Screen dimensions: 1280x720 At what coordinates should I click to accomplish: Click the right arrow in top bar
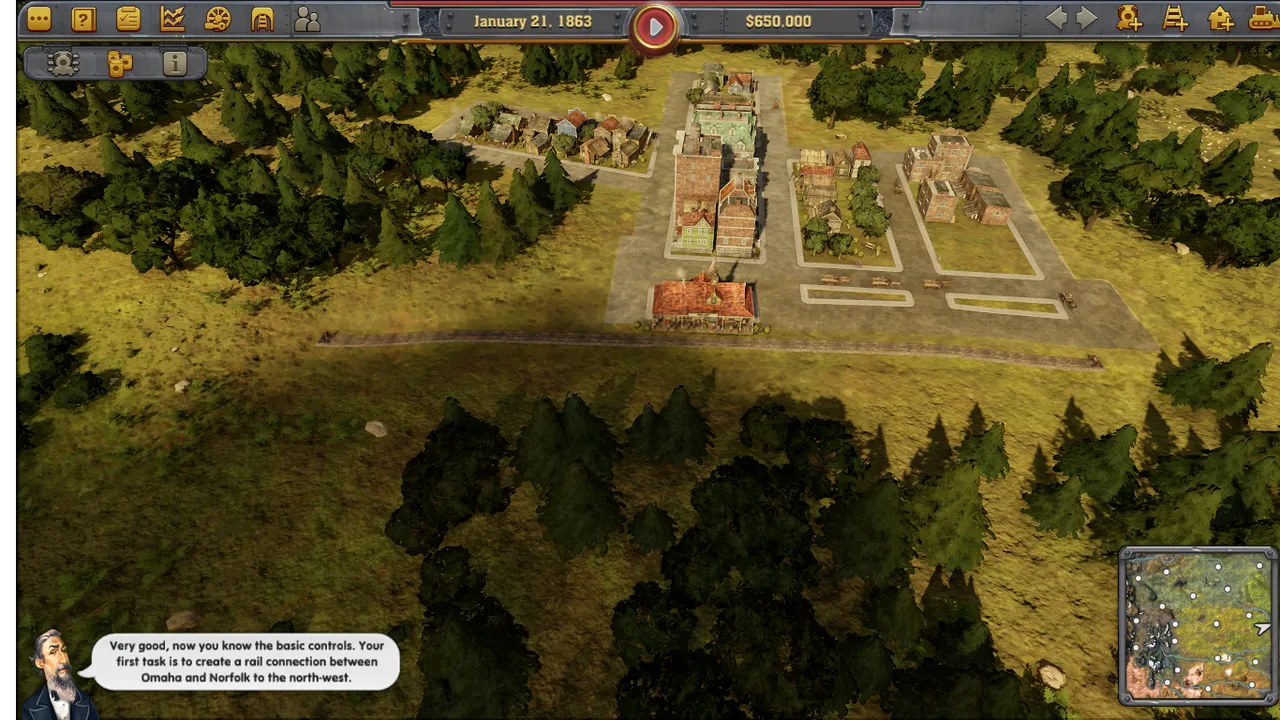(1087, 18)
